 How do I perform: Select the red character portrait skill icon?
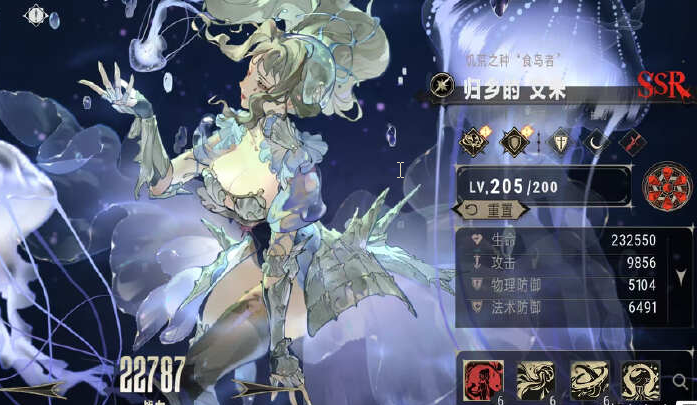pos(484,380)
